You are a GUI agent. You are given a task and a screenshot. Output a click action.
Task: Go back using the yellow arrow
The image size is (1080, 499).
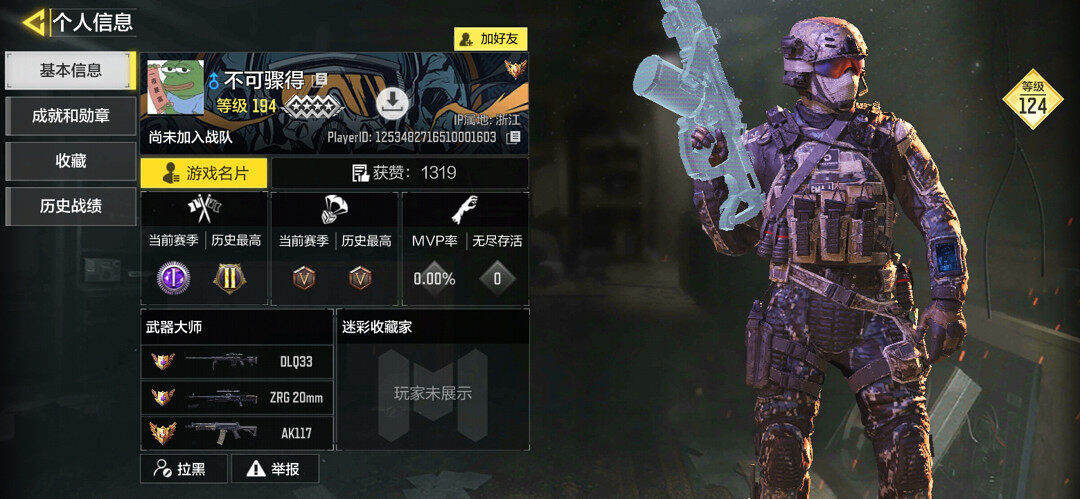click(33, 22)
